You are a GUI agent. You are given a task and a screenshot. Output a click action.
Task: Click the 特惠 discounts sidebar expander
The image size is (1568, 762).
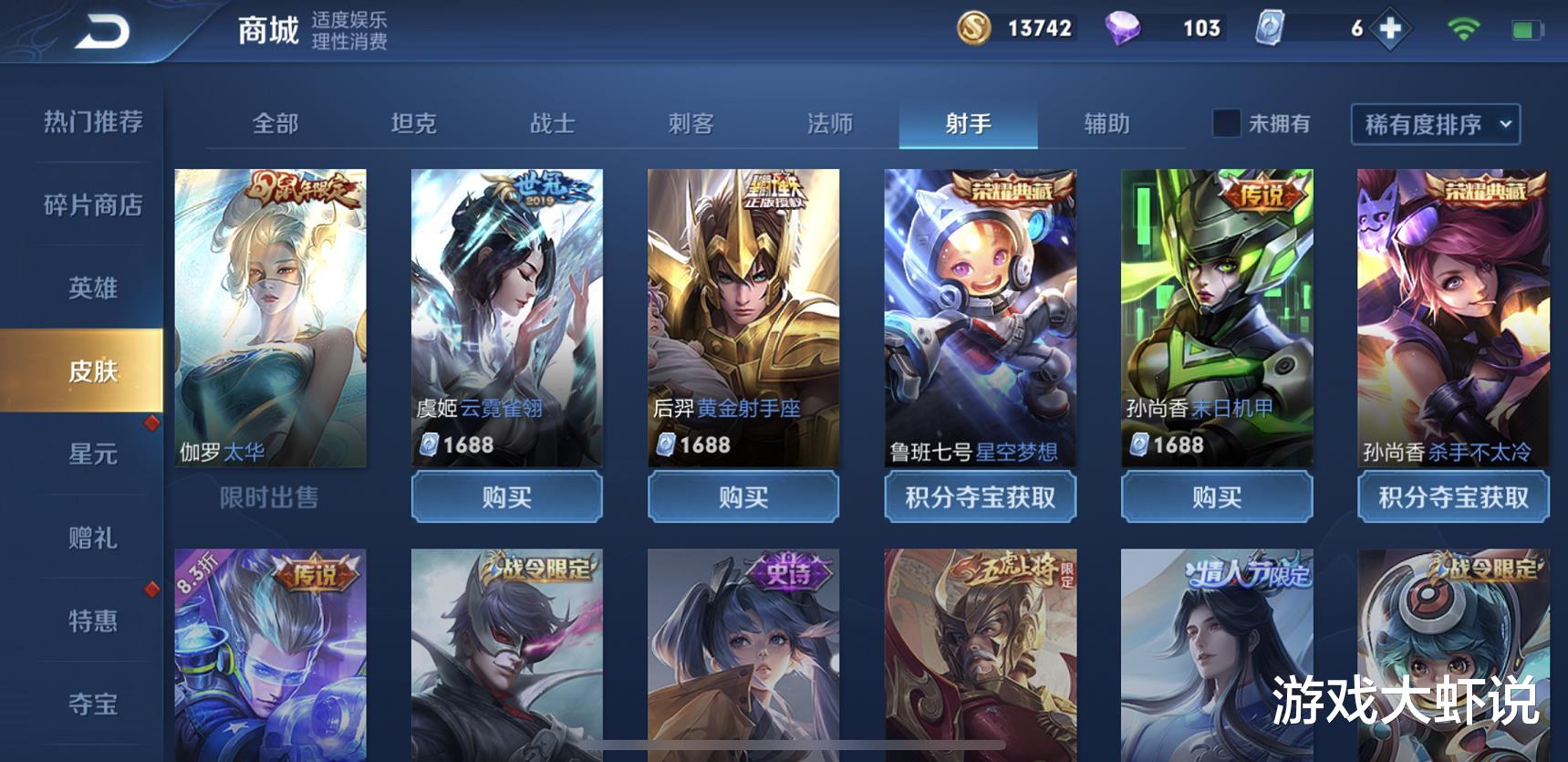click(91, 621)
